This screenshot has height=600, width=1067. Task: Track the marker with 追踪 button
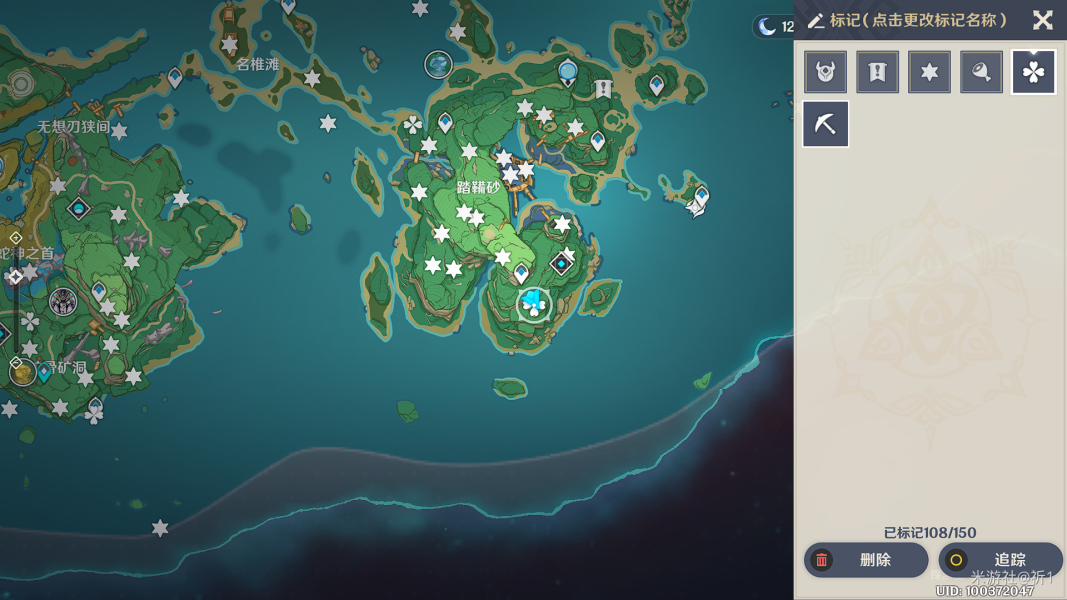pos(1000,560)
